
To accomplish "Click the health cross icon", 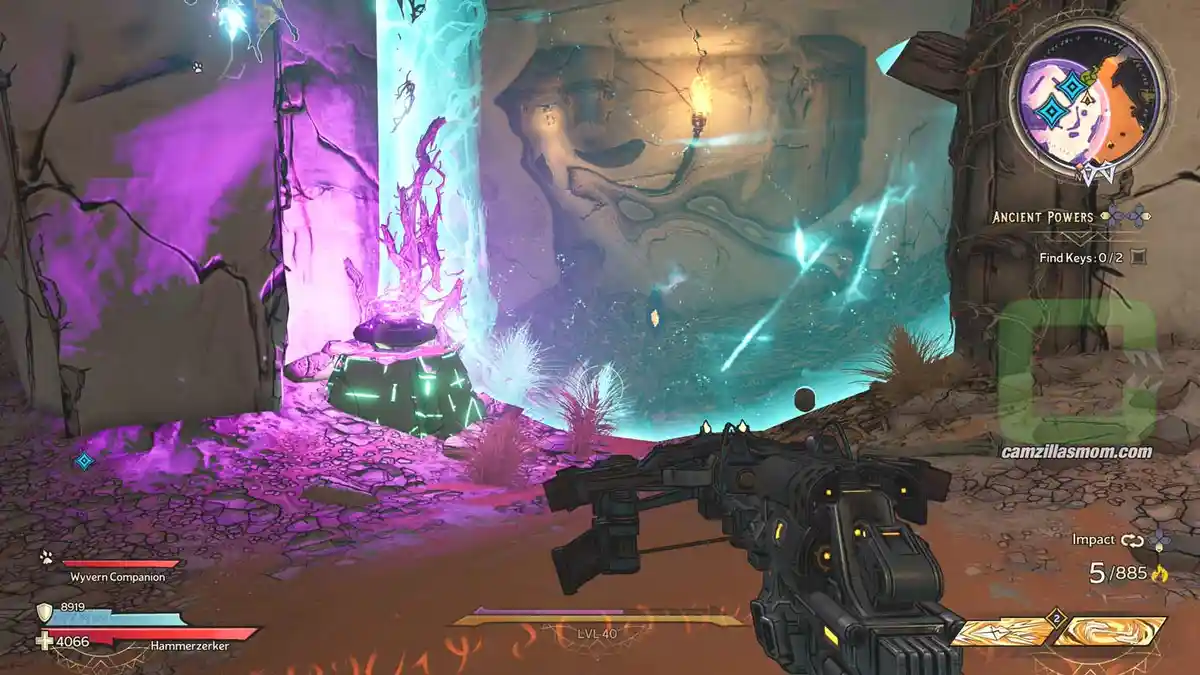I will [43, 641].
